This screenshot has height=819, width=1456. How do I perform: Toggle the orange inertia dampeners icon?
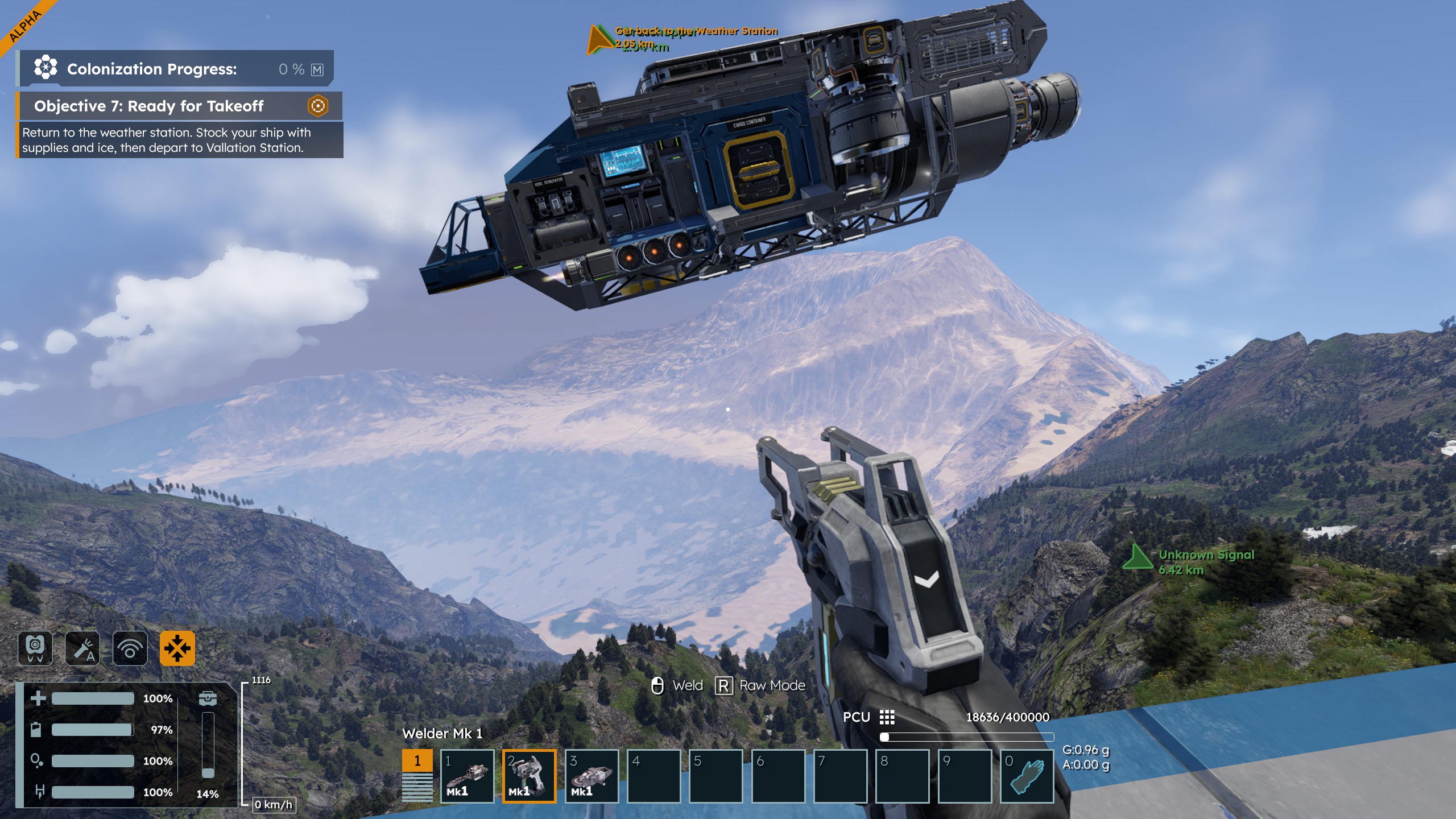pos(177,648)
